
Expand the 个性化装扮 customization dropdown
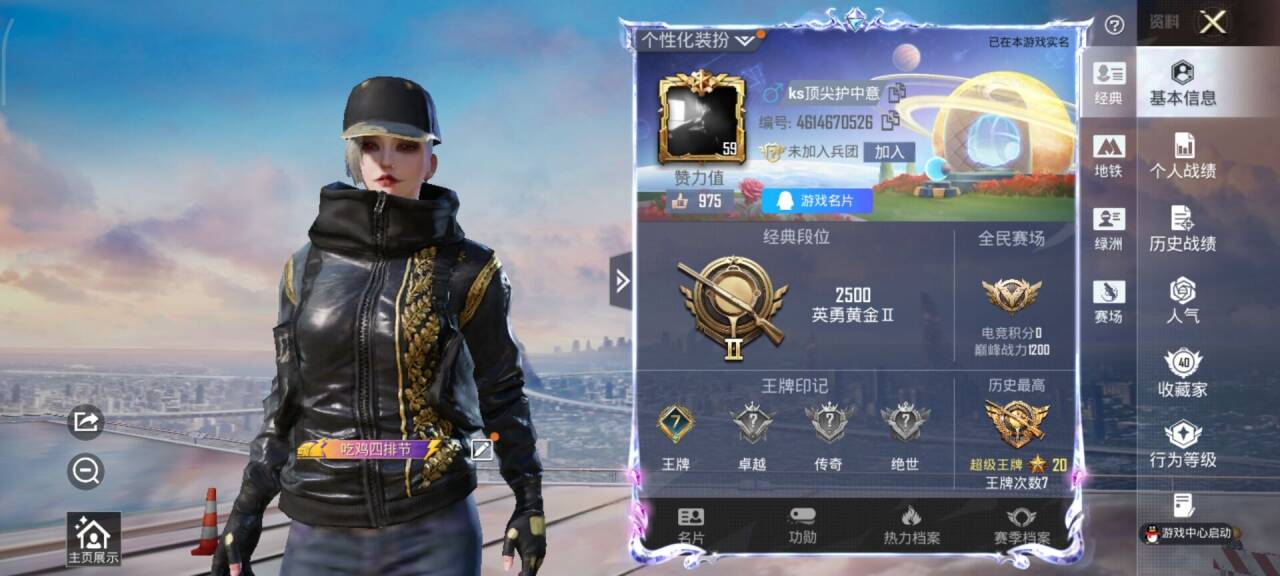click(698, 40)
